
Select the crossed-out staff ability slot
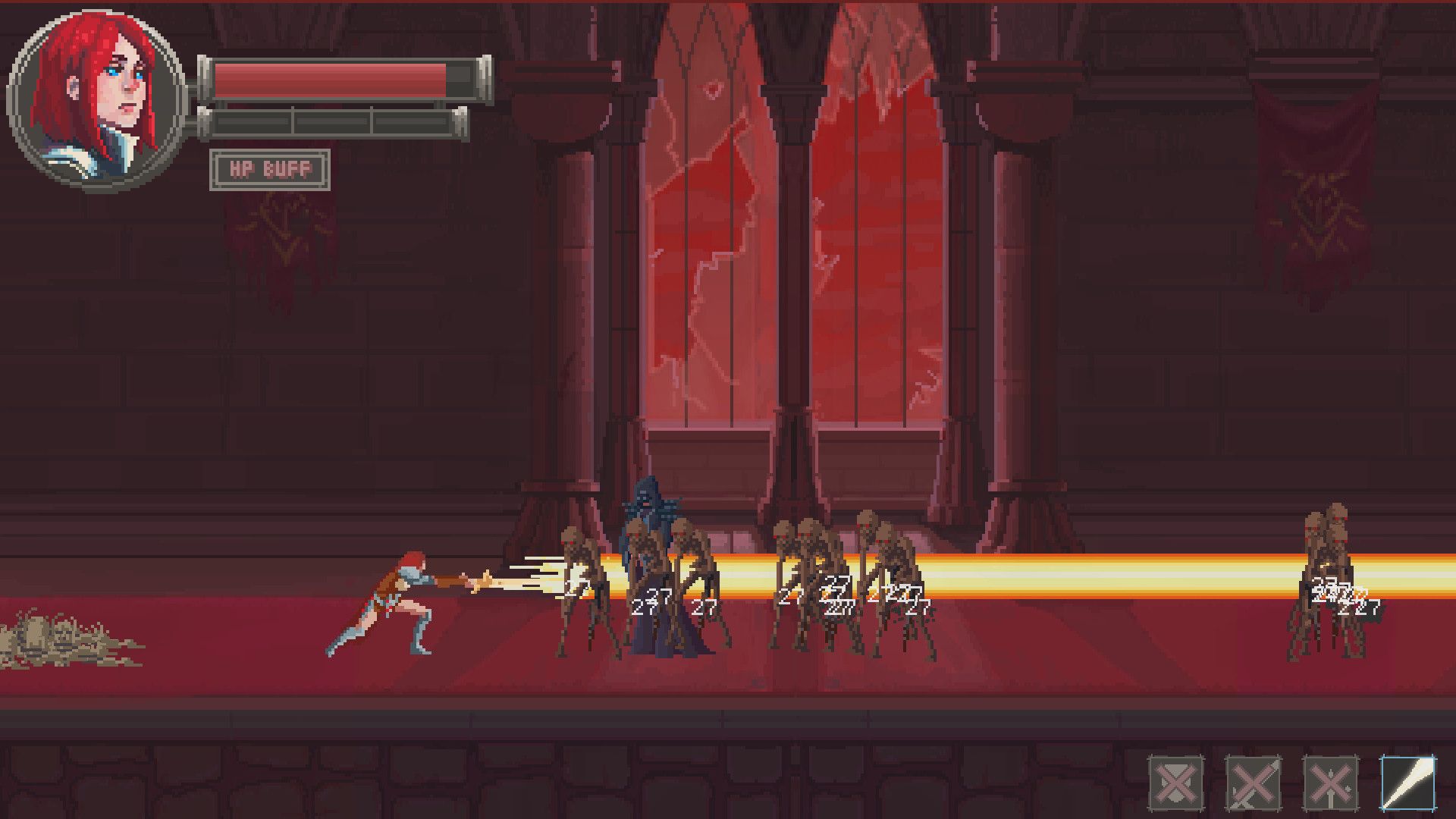pyautogui.click(x=1330, y=783)
